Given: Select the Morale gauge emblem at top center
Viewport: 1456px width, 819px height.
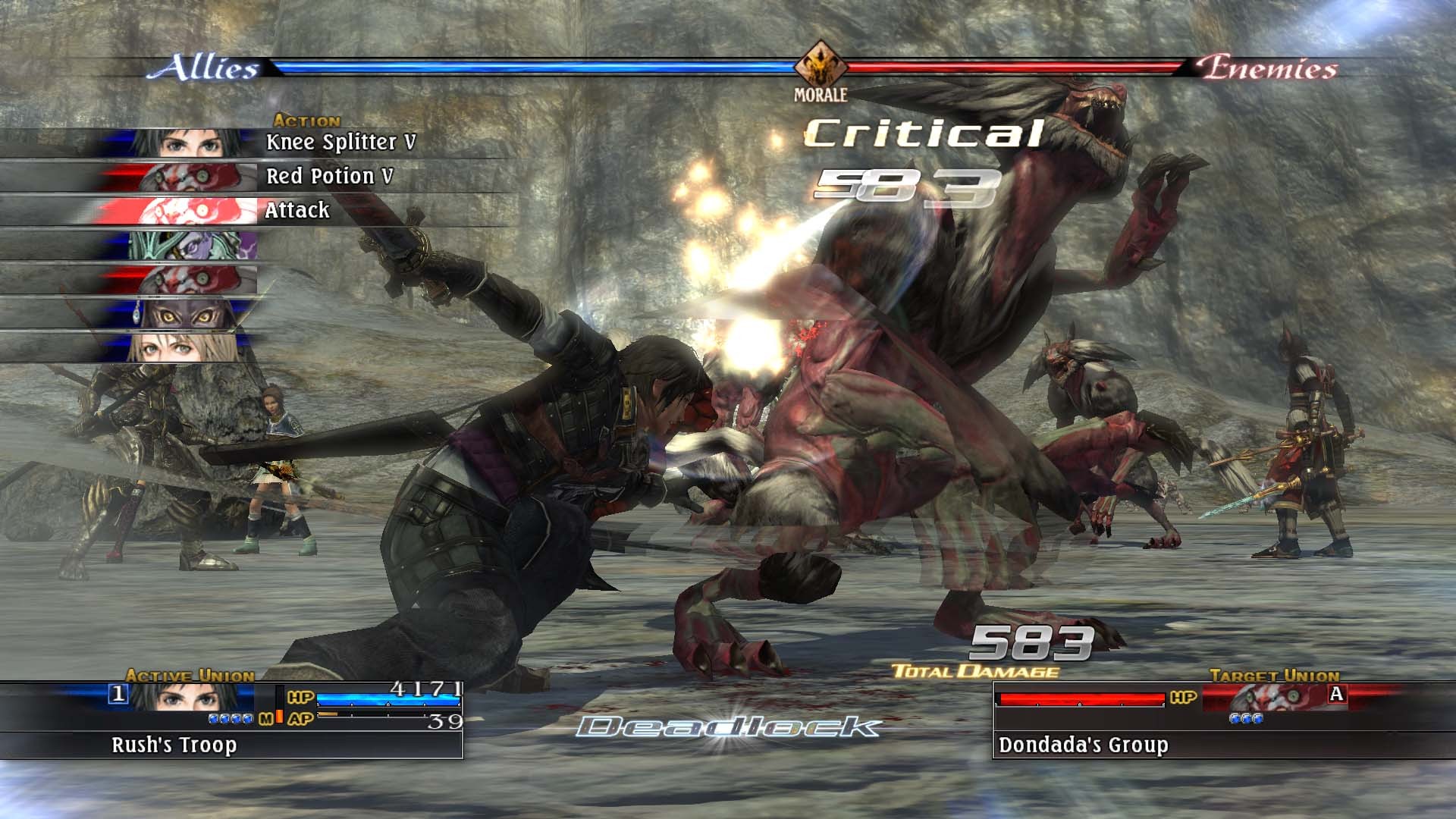Looking at the screenshot, I should pos(821,65).
